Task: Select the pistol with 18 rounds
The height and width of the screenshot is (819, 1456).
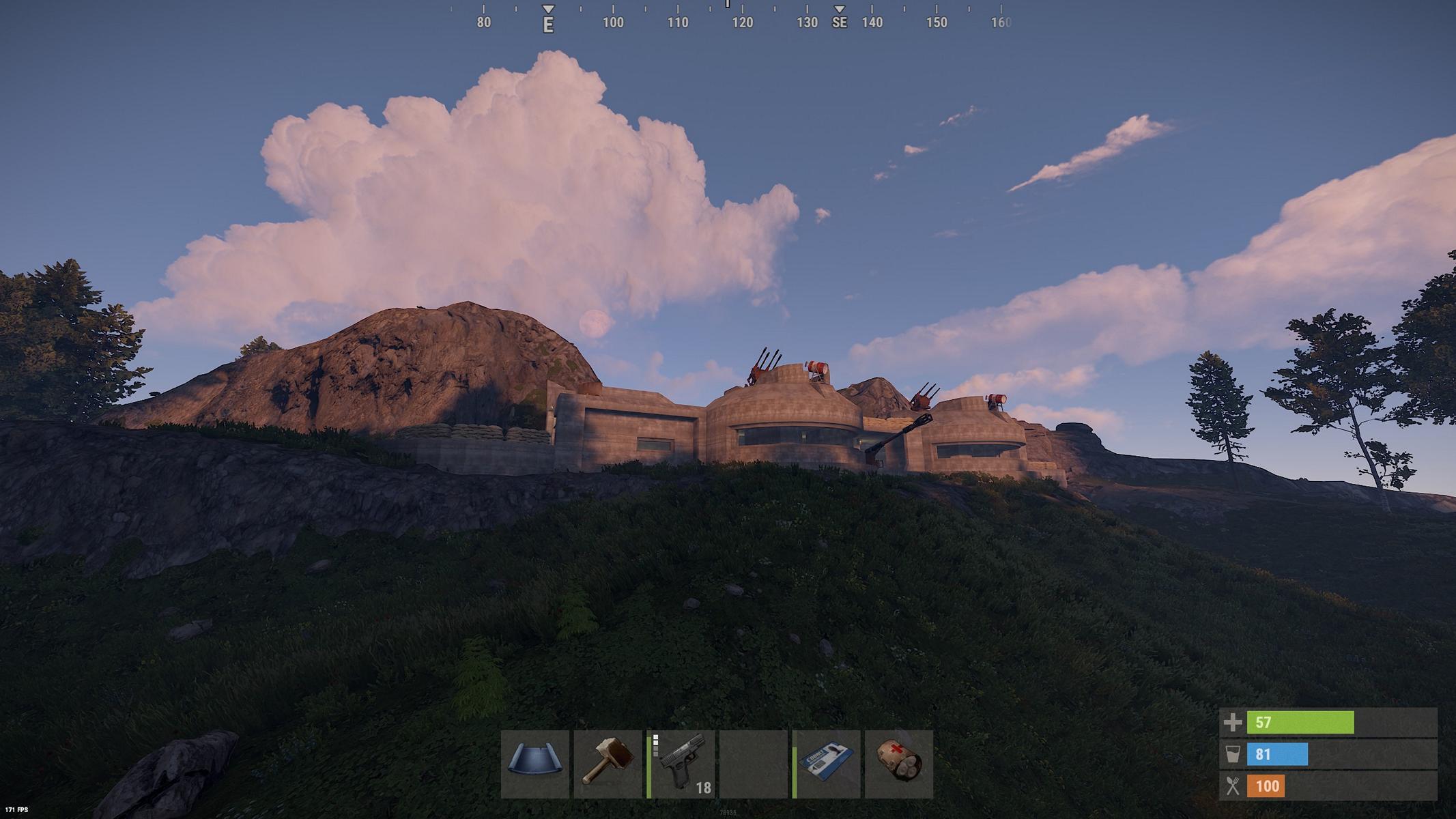Action: click(681, 764)
